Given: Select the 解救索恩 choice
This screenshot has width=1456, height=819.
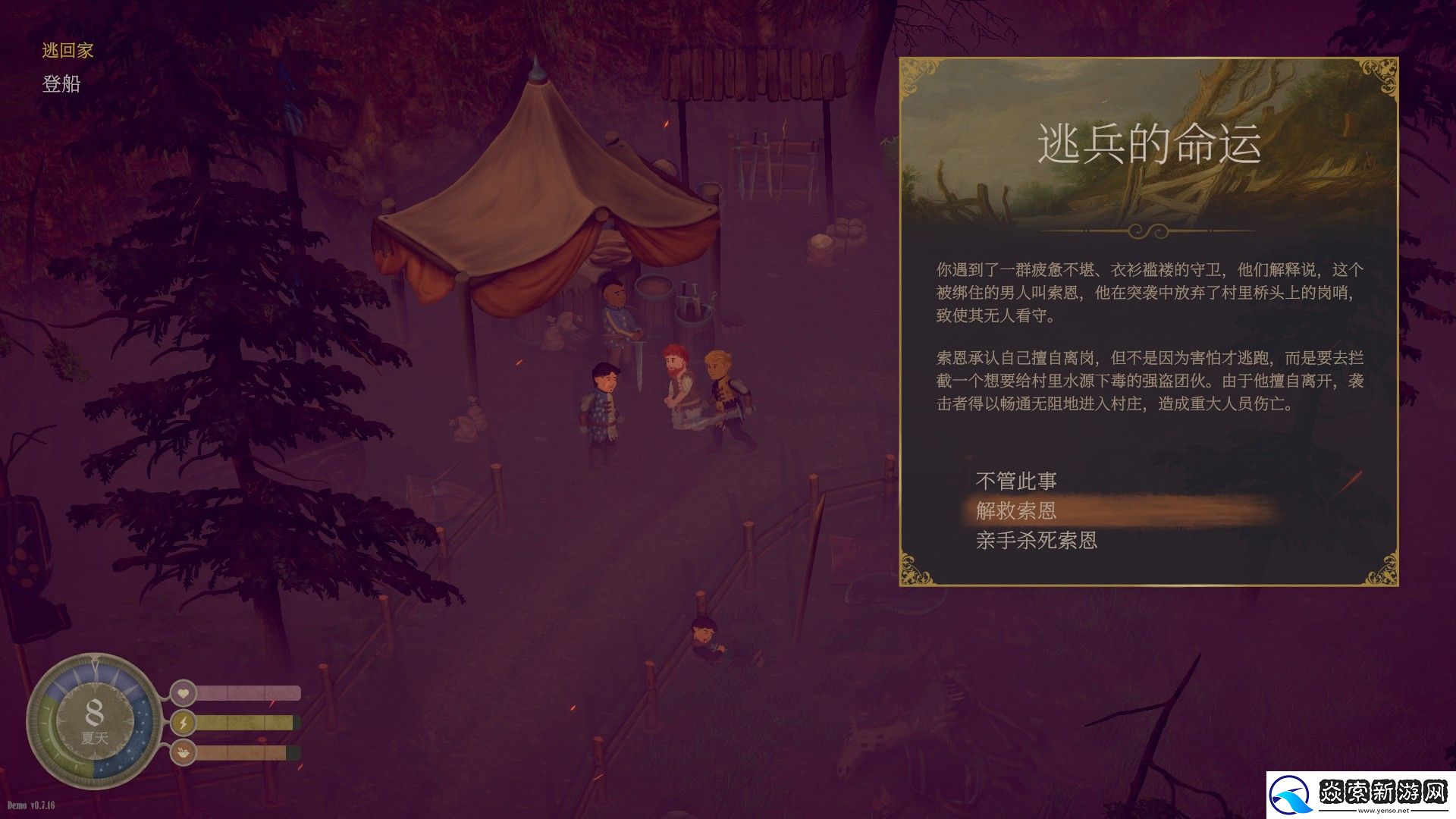Looking at the screenshot, I should pos(1015,510).
